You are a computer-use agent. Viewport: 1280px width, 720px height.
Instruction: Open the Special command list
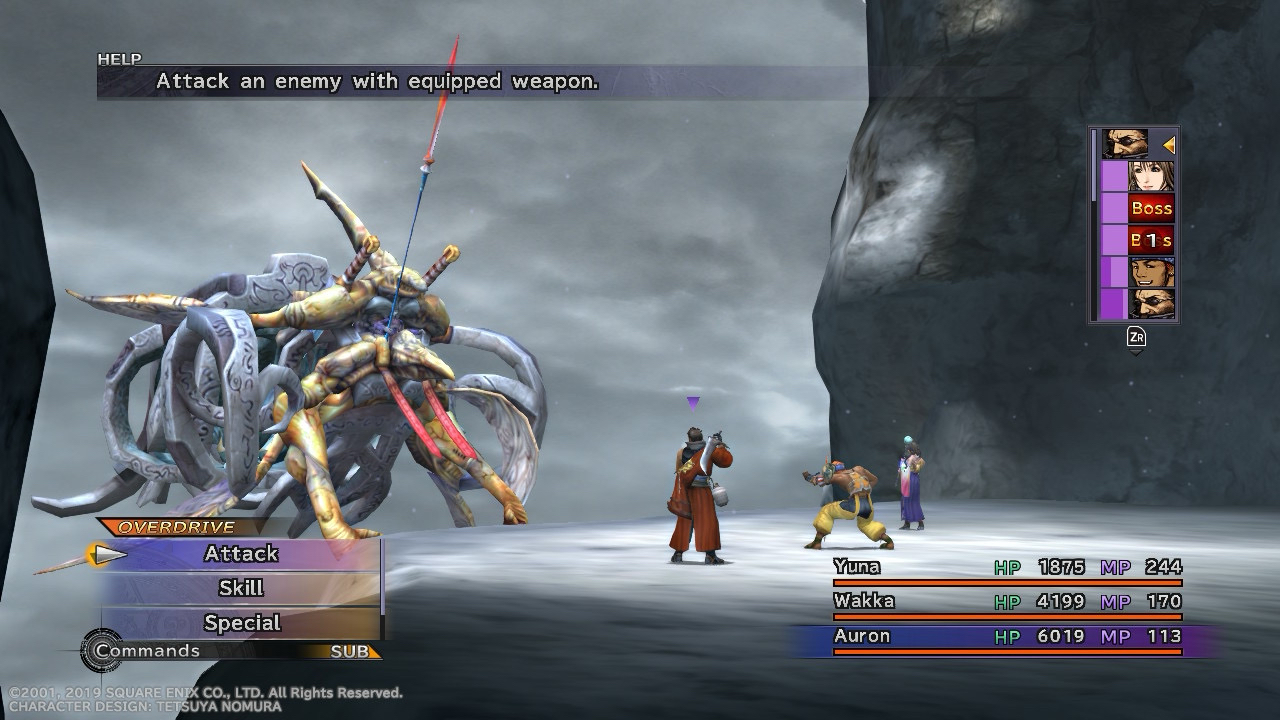click(x=241, y=623)
